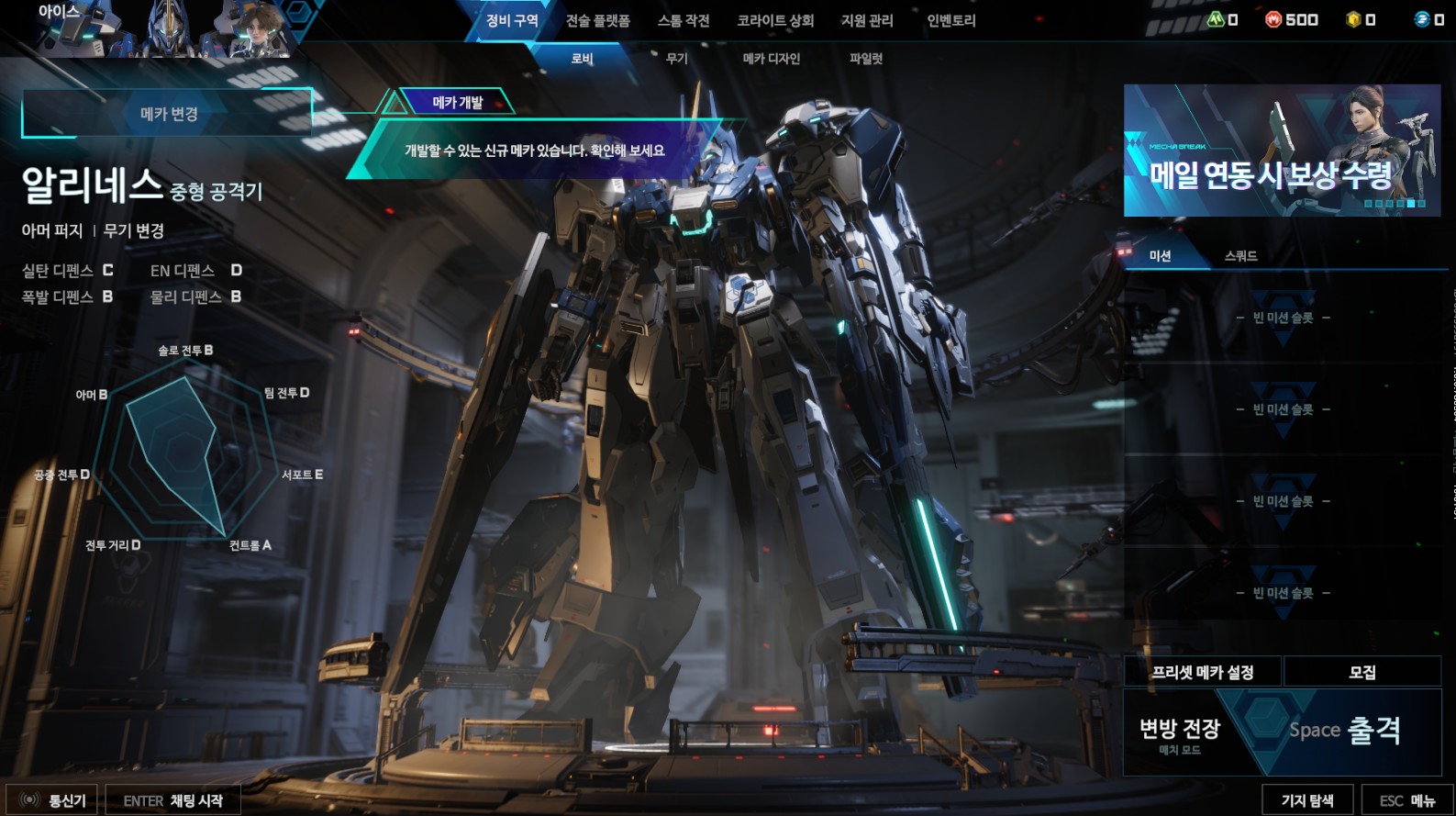Screen dimensions: 1456x816
Task: Open the 메카 개발 notification banner
Action: pos(532,150)
